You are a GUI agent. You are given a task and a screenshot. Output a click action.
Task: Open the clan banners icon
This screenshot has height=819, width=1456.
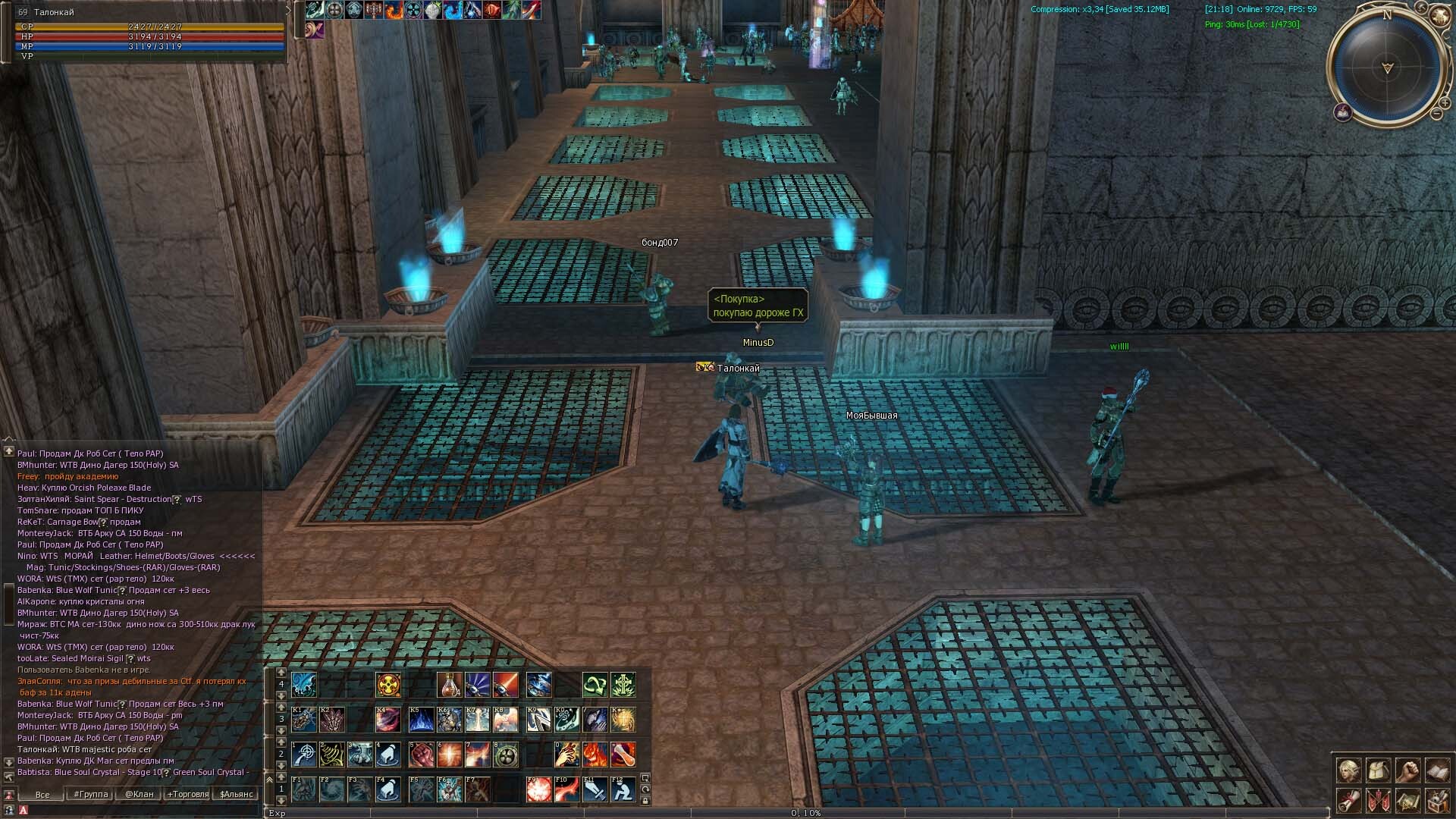(x=1378, y=800)
